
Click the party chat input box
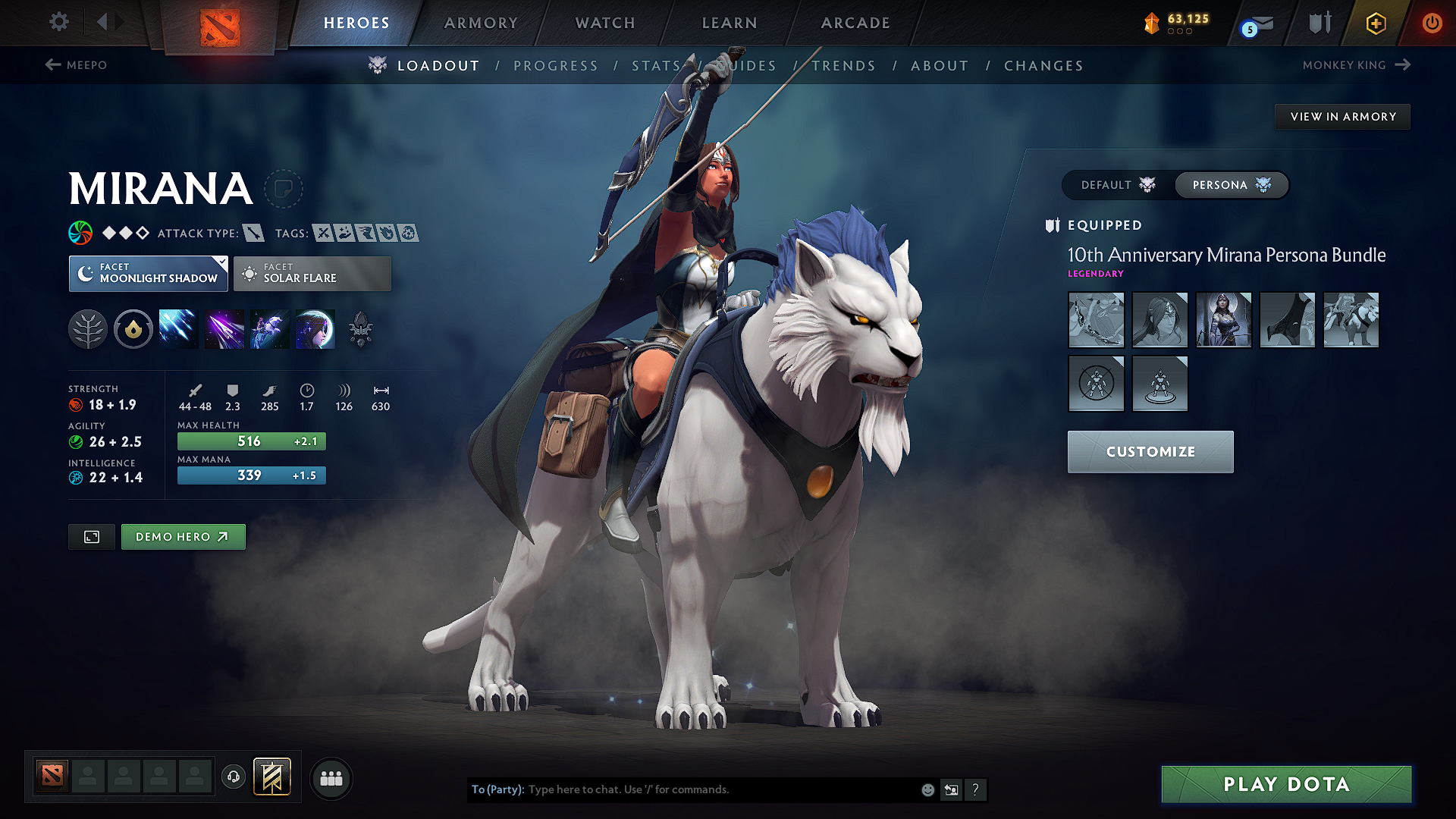point(720,789)
